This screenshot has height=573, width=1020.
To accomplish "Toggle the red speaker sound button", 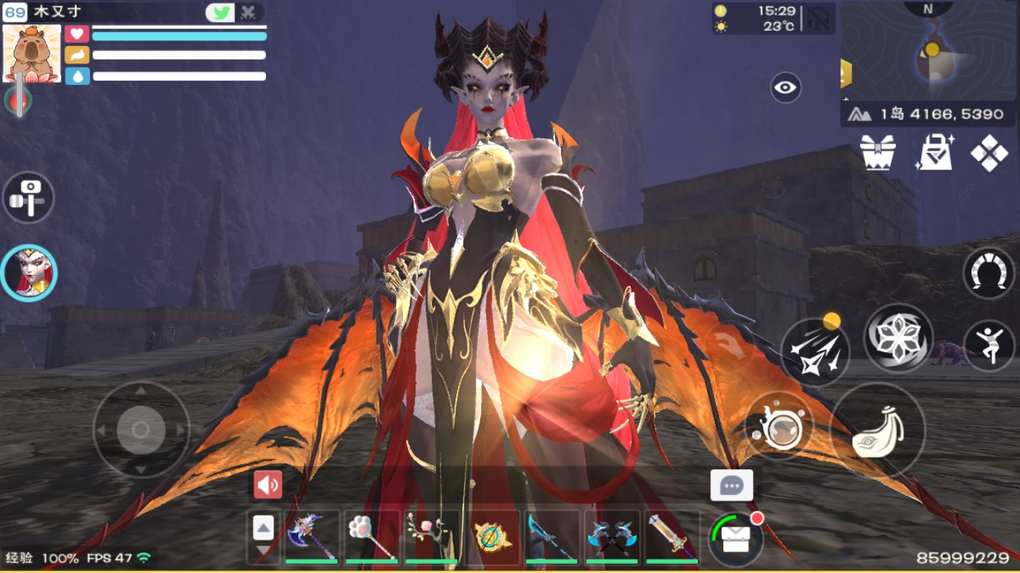I will click(x=267, y=485).
